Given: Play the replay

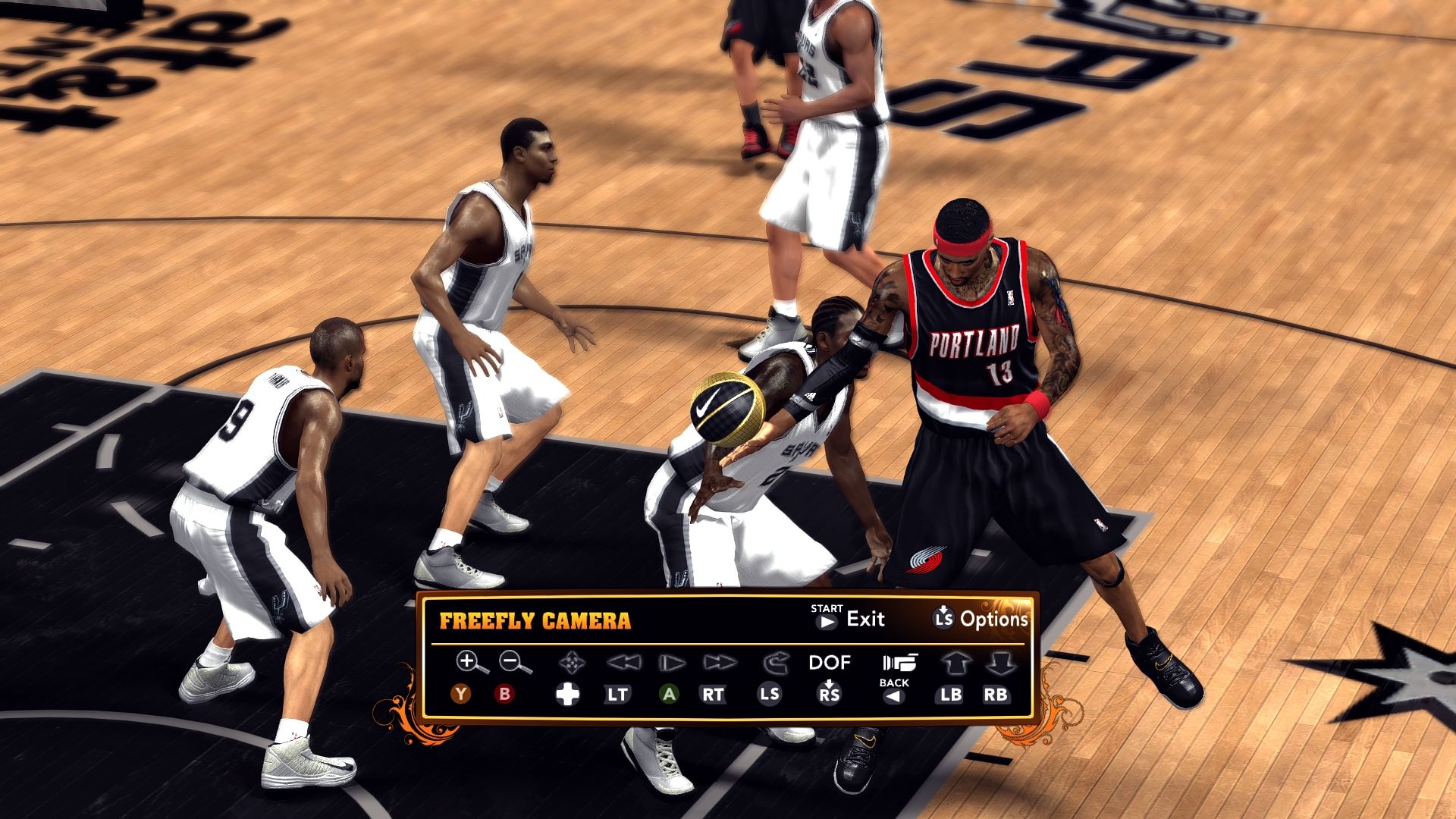Looking at the screenshot, I should coord(671,664).
